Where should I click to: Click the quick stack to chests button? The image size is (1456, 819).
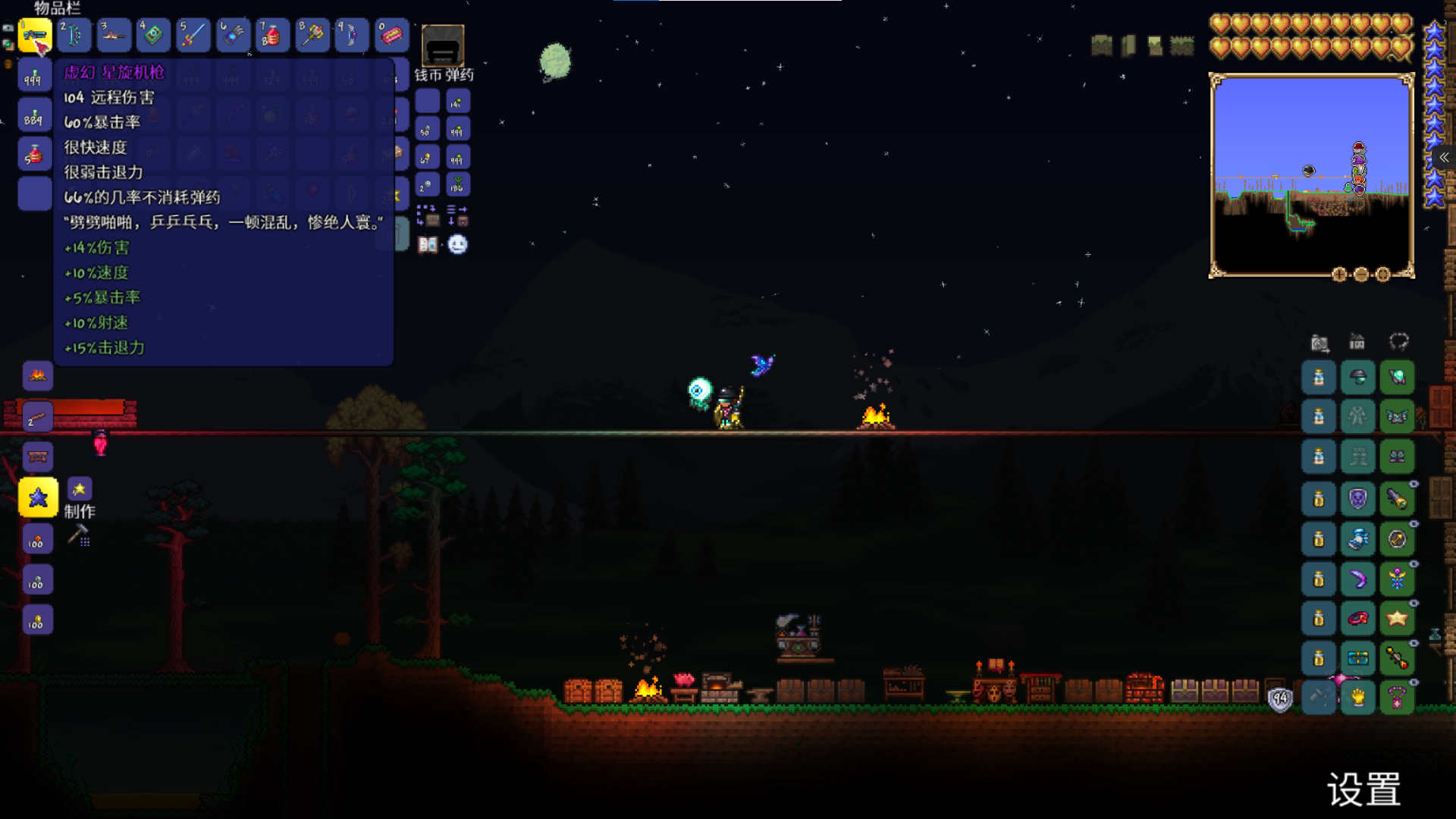point(427,215)
